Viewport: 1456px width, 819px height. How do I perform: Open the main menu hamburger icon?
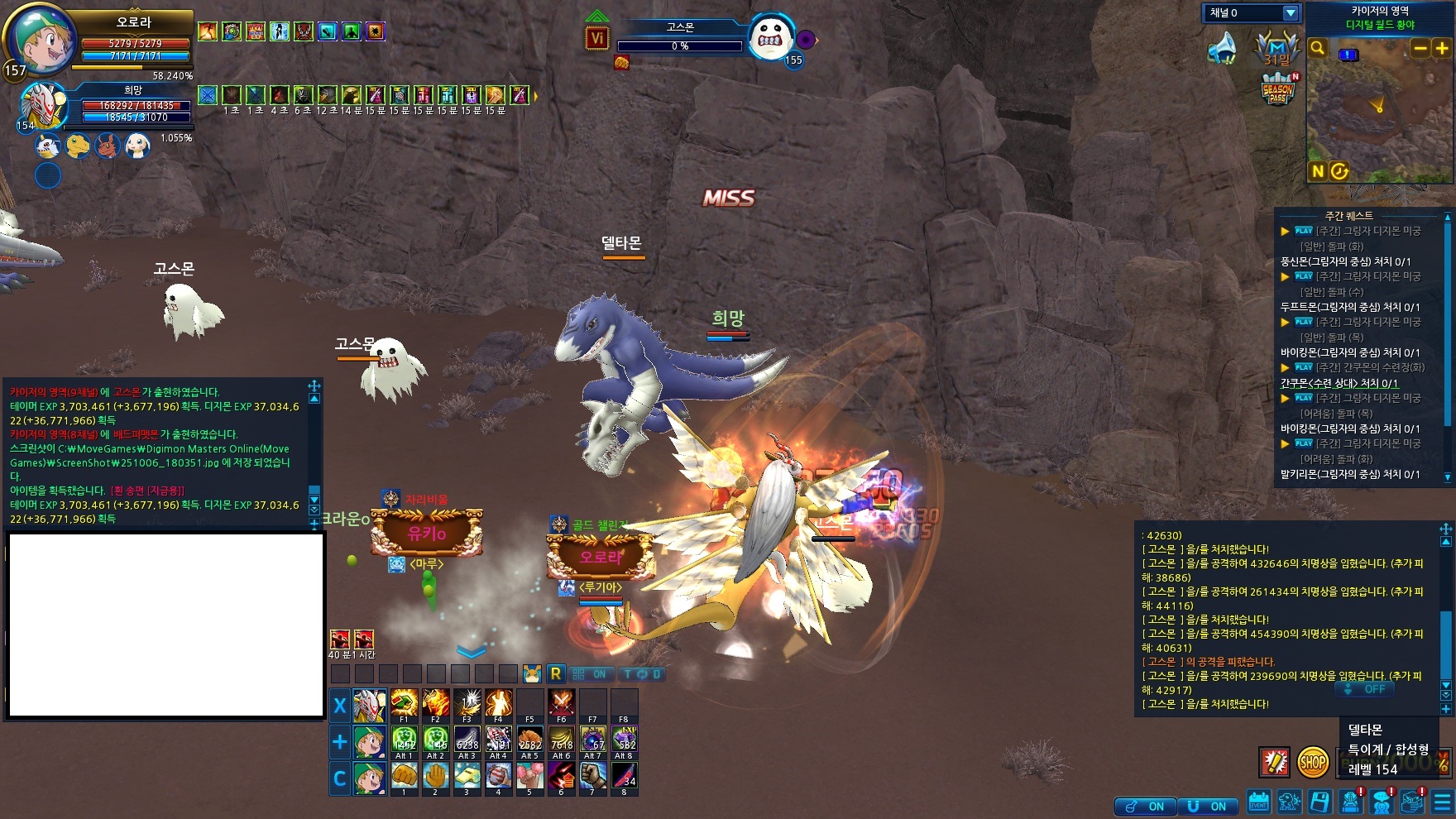[x=1444, y=802]
